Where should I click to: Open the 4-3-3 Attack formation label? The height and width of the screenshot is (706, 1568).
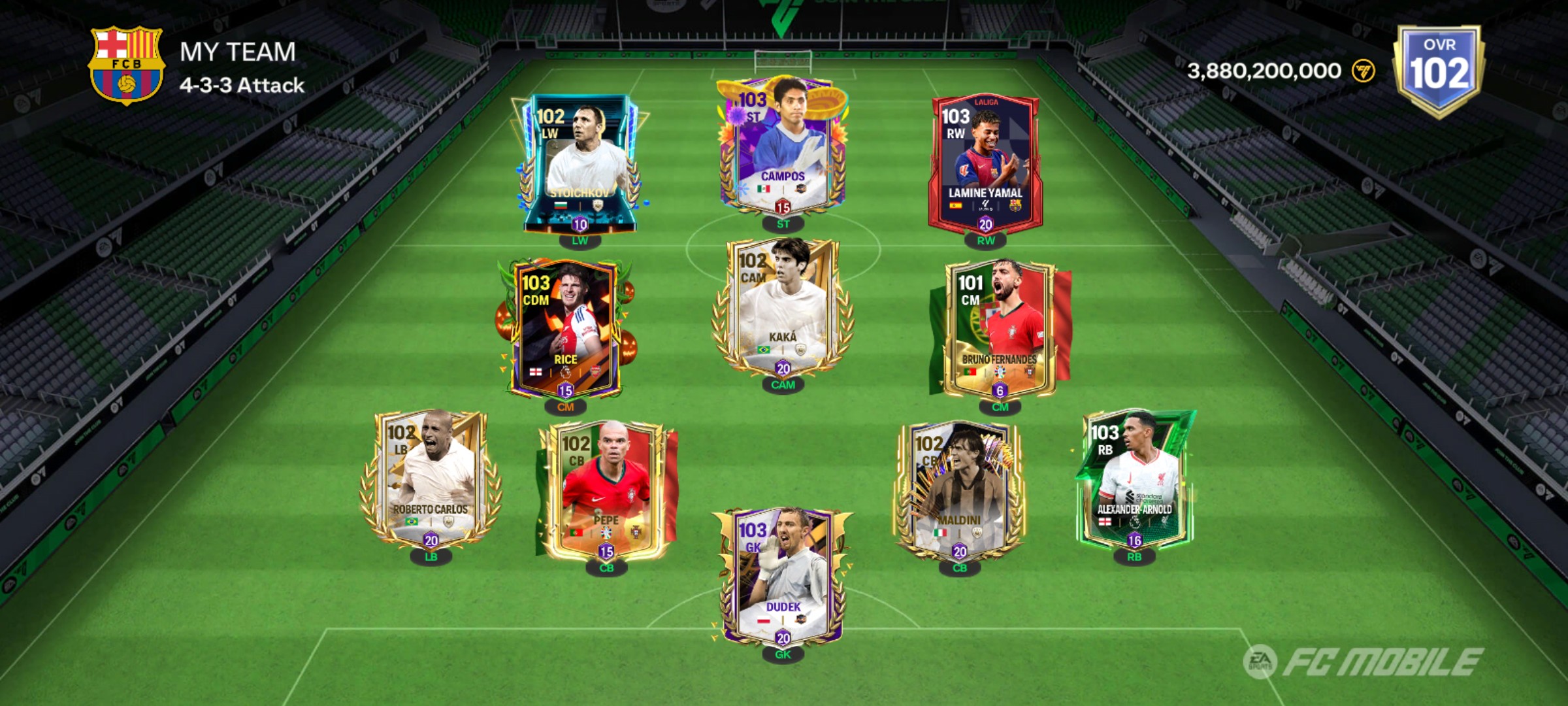pos(242,86)
